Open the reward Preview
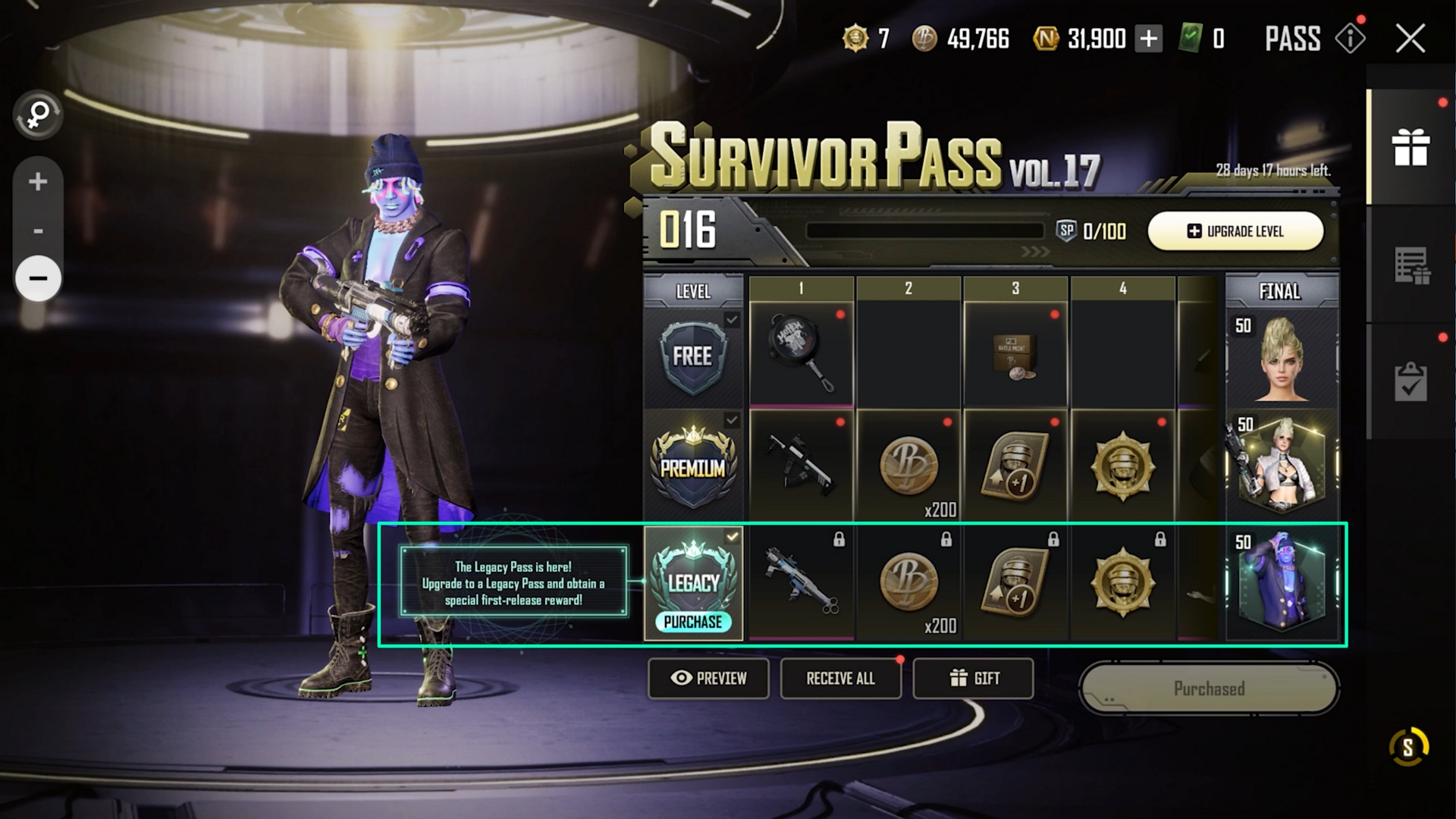 (x=708, y=678)
